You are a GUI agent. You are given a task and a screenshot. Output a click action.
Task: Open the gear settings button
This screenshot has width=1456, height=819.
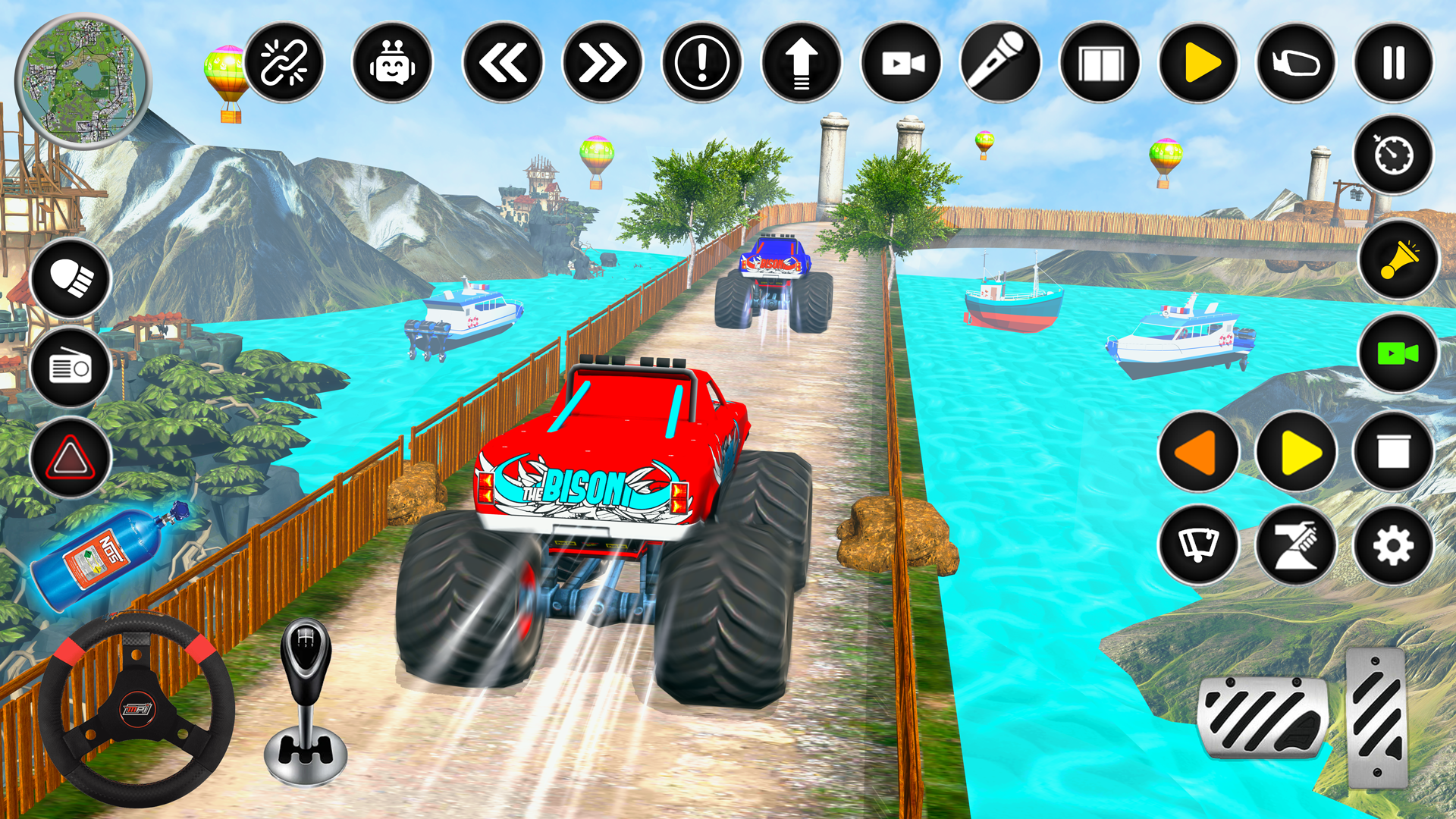1394,544
